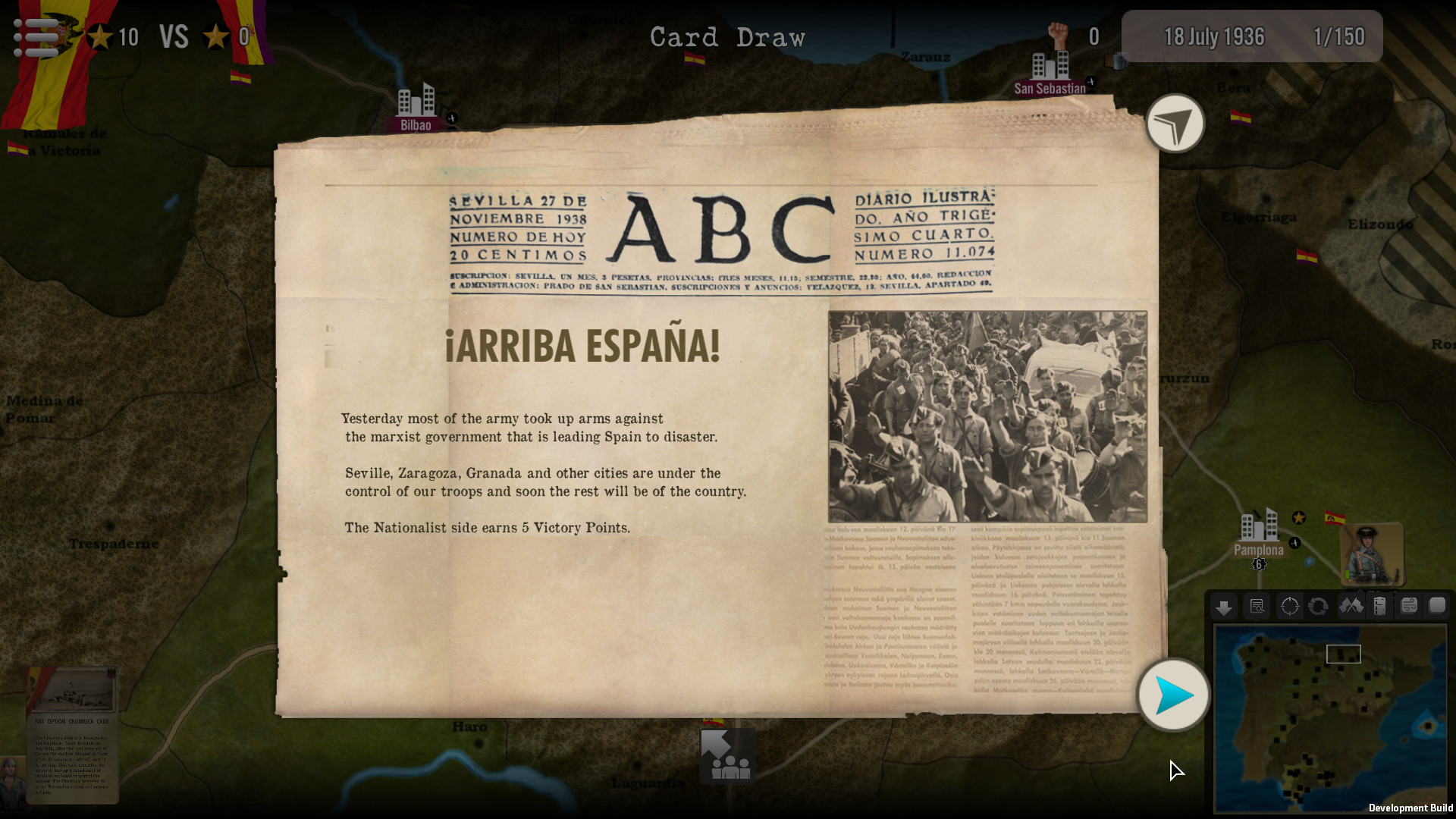Open the supply battery icon on minimap toolbar

(1379, 606)
